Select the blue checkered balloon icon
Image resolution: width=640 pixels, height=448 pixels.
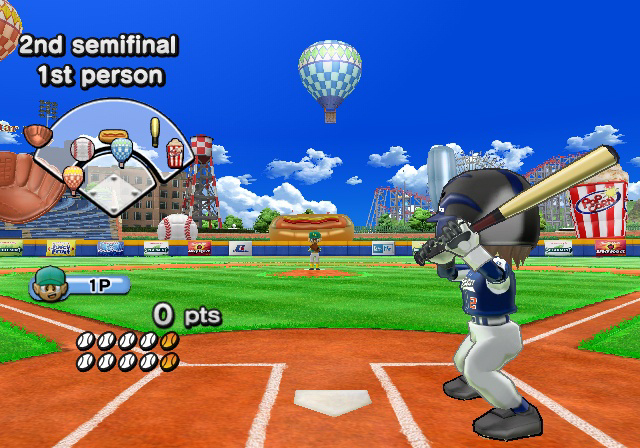pos(122,150)
